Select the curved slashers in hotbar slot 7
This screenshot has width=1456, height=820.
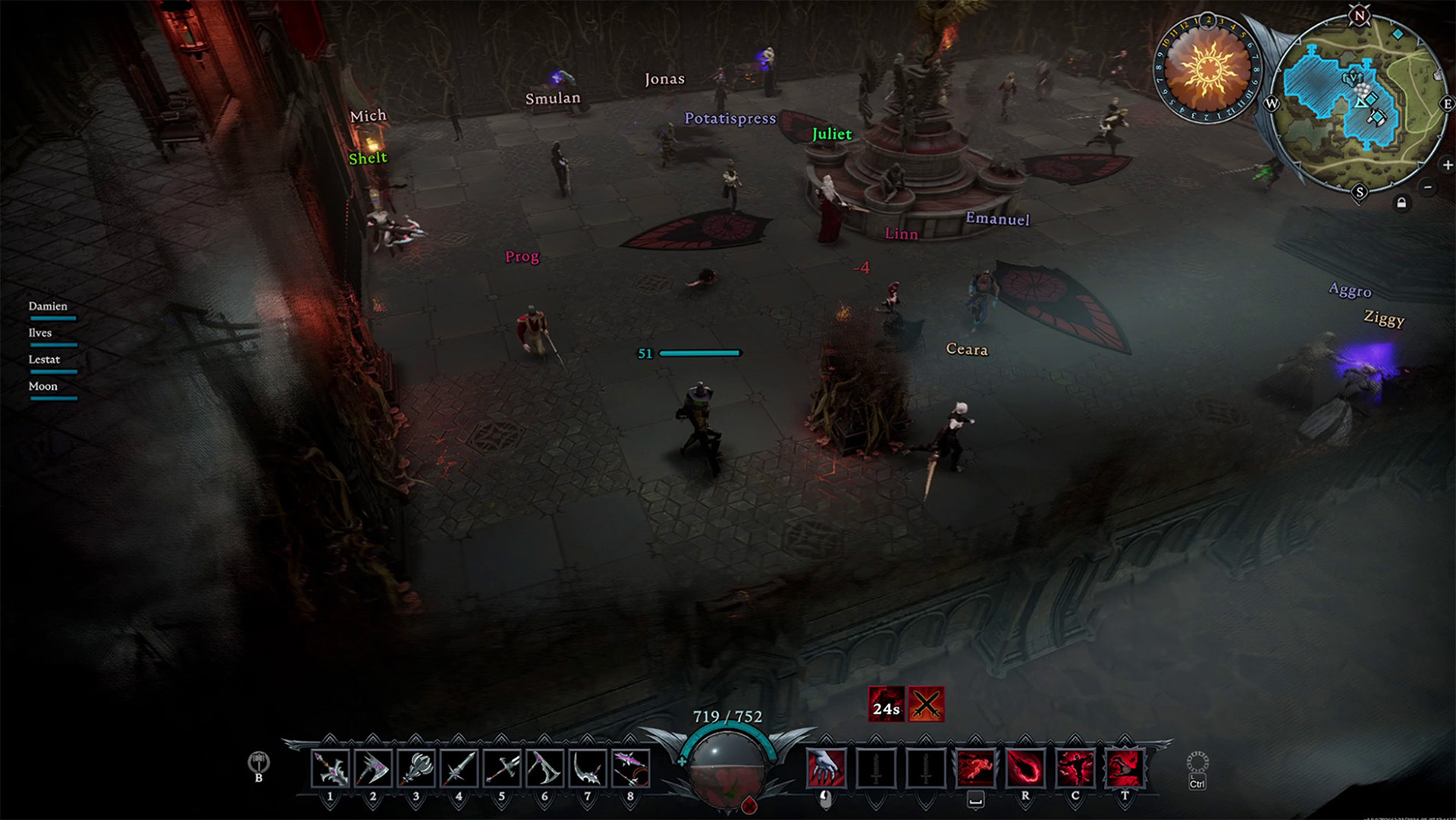[x=588, y=768]
